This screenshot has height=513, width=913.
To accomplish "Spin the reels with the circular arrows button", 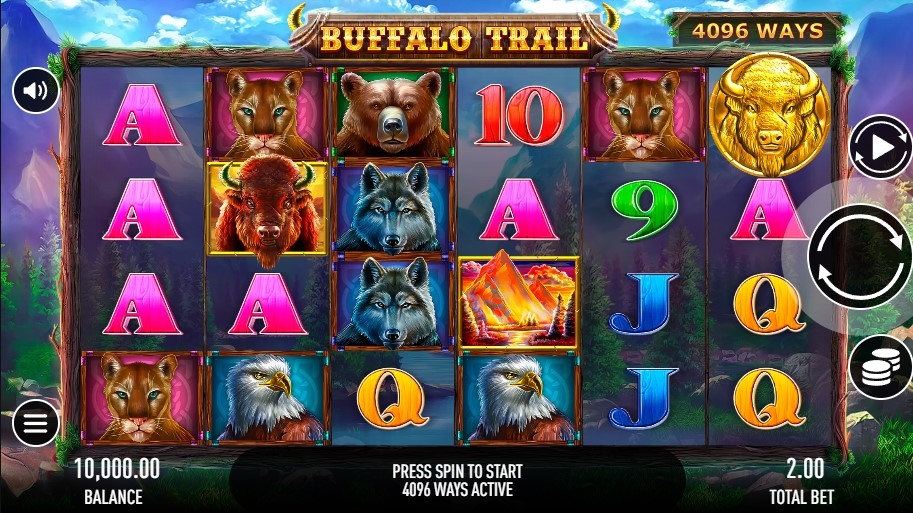I will (x=859, y=257).
